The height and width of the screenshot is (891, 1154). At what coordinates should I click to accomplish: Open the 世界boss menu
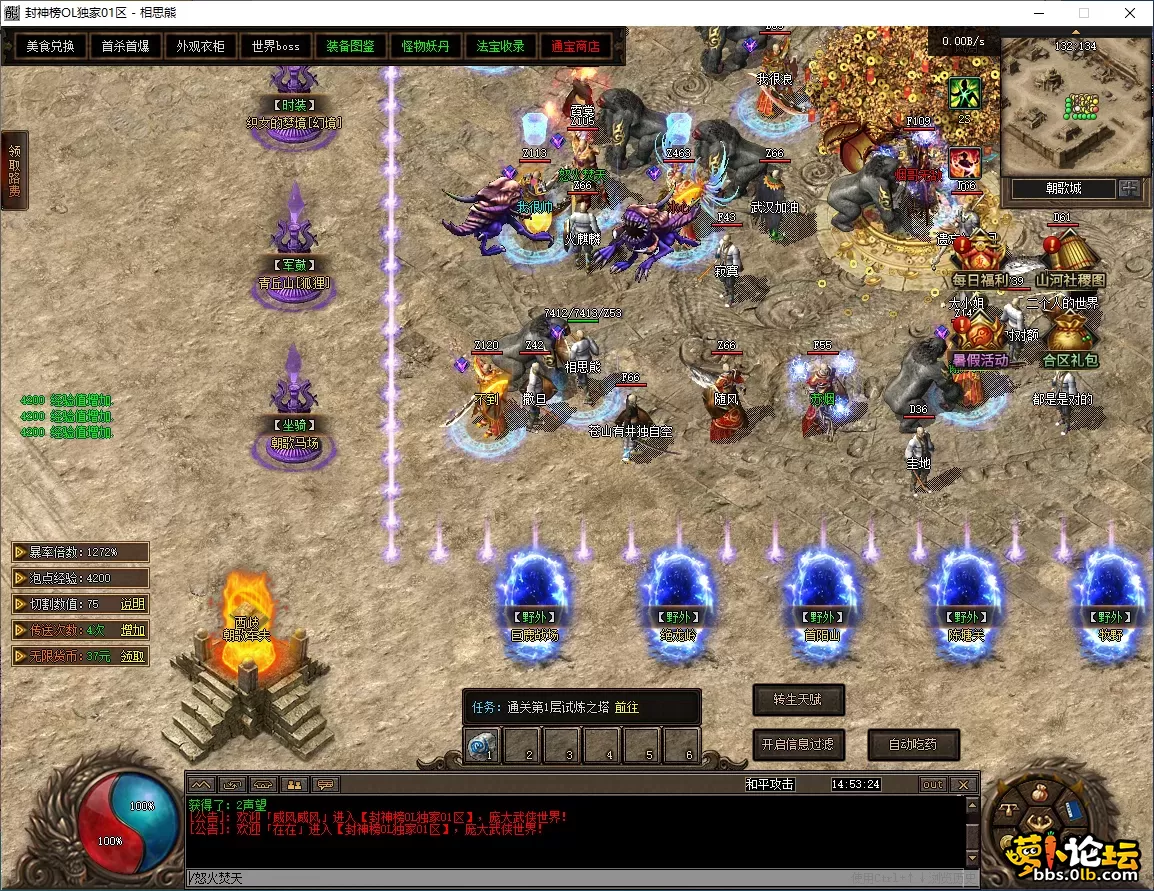[276, 46]
